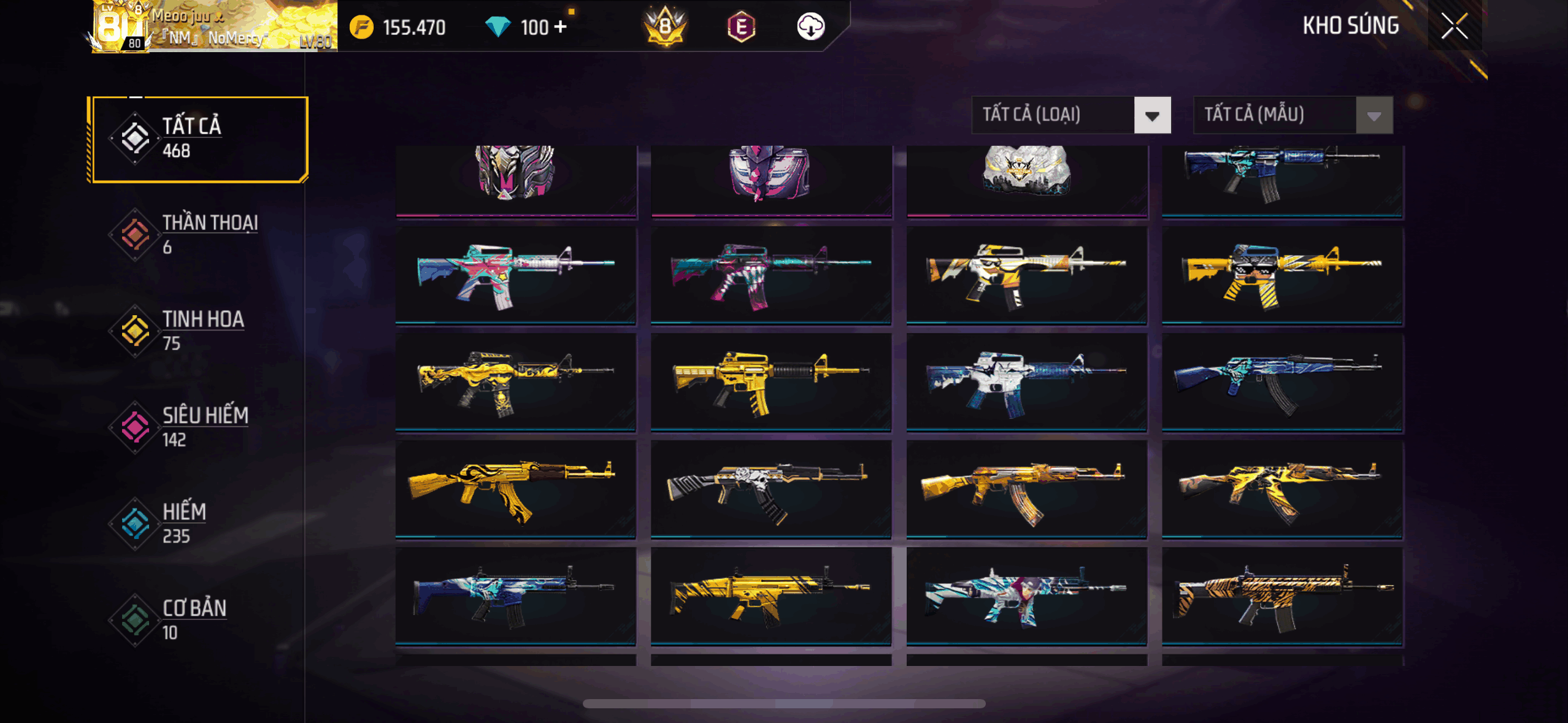Screen dimensions: 1568x723
Task: Open the Siêu Hiếm category
Action: pyautogui.click(x=198, y=427)
